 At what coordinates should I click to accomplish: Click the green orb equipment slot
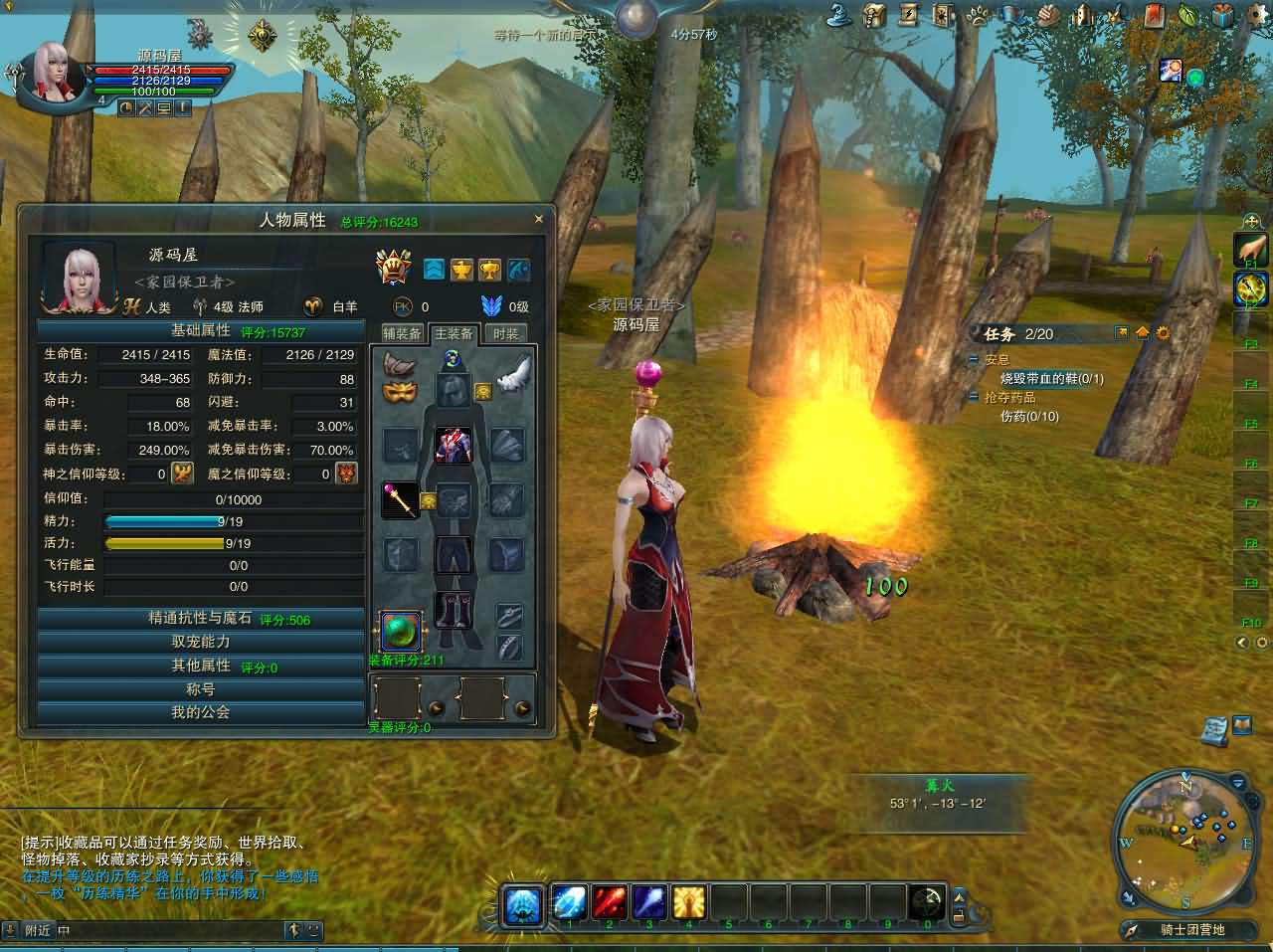(400, 631)
